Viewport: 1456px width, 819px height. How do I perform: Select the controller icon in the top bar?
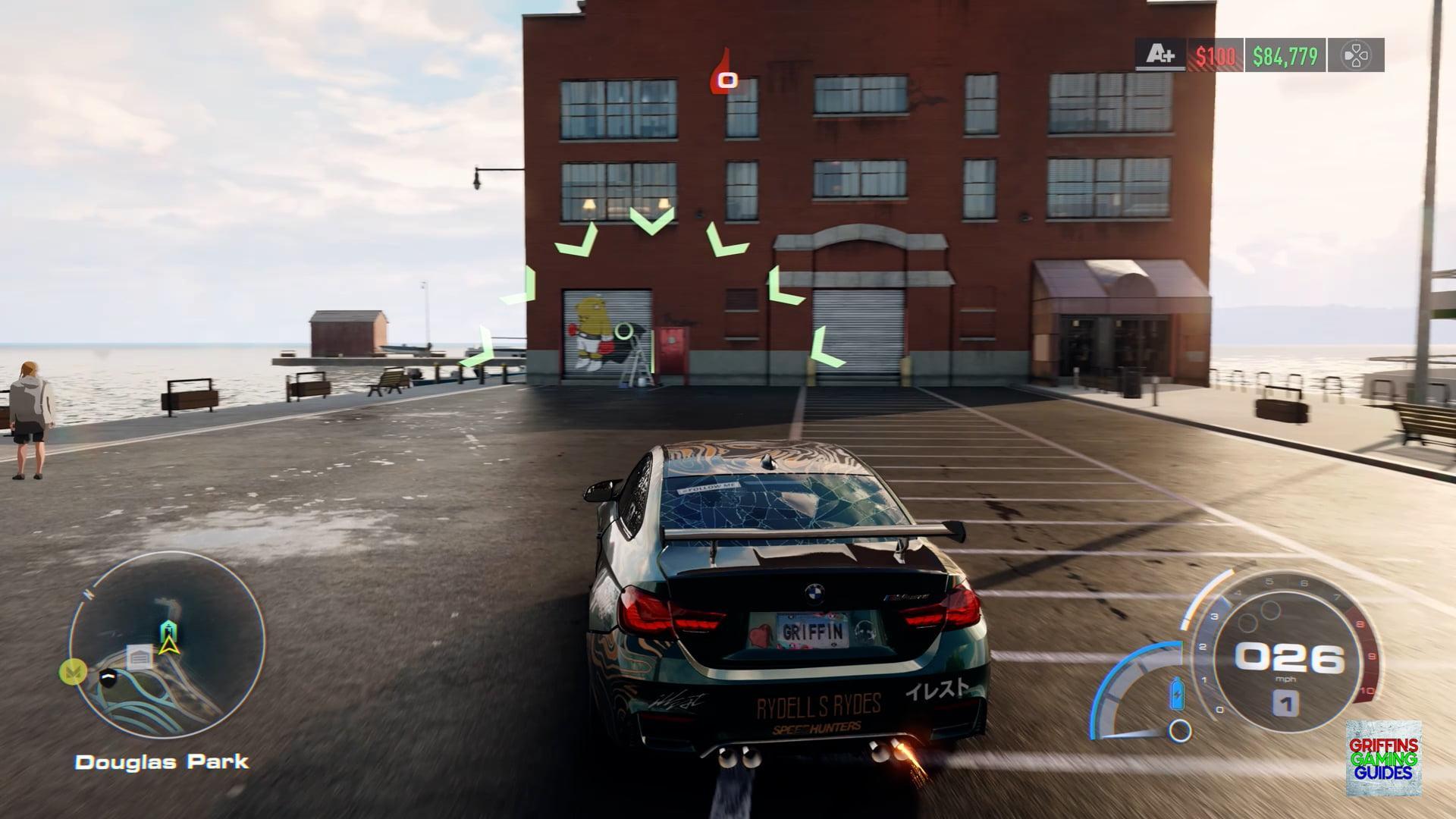(1355, 55)
